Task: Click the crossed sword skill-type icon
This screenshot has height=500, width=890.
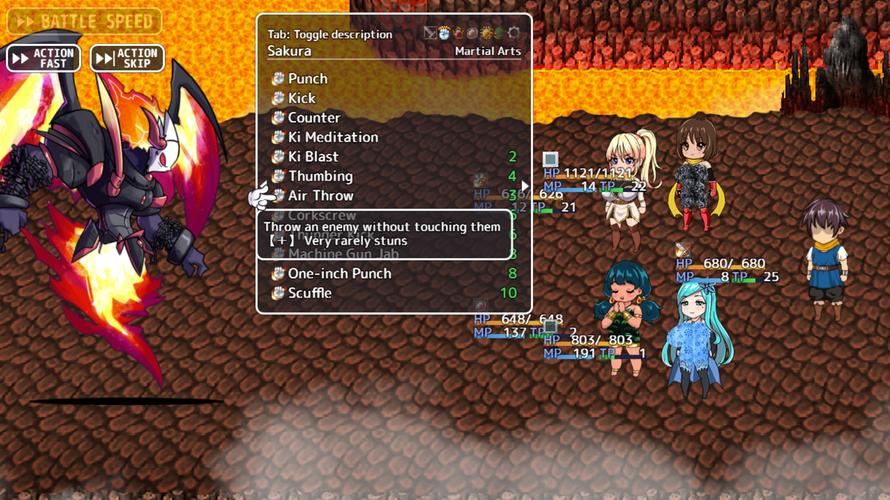Action: click(430, 33)
